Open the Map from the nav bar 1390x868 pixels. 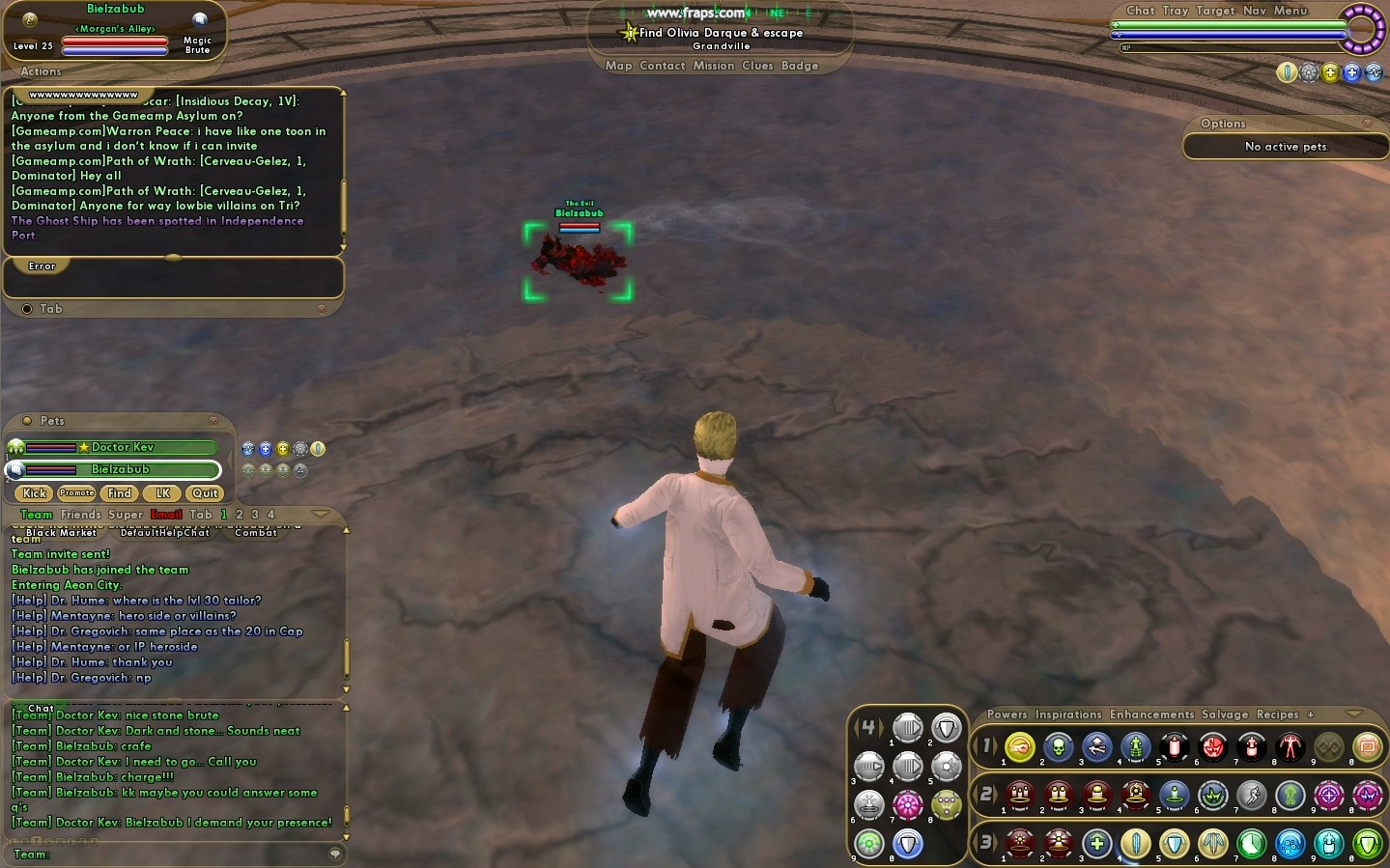pyautogui.click(x=618, y=66)
